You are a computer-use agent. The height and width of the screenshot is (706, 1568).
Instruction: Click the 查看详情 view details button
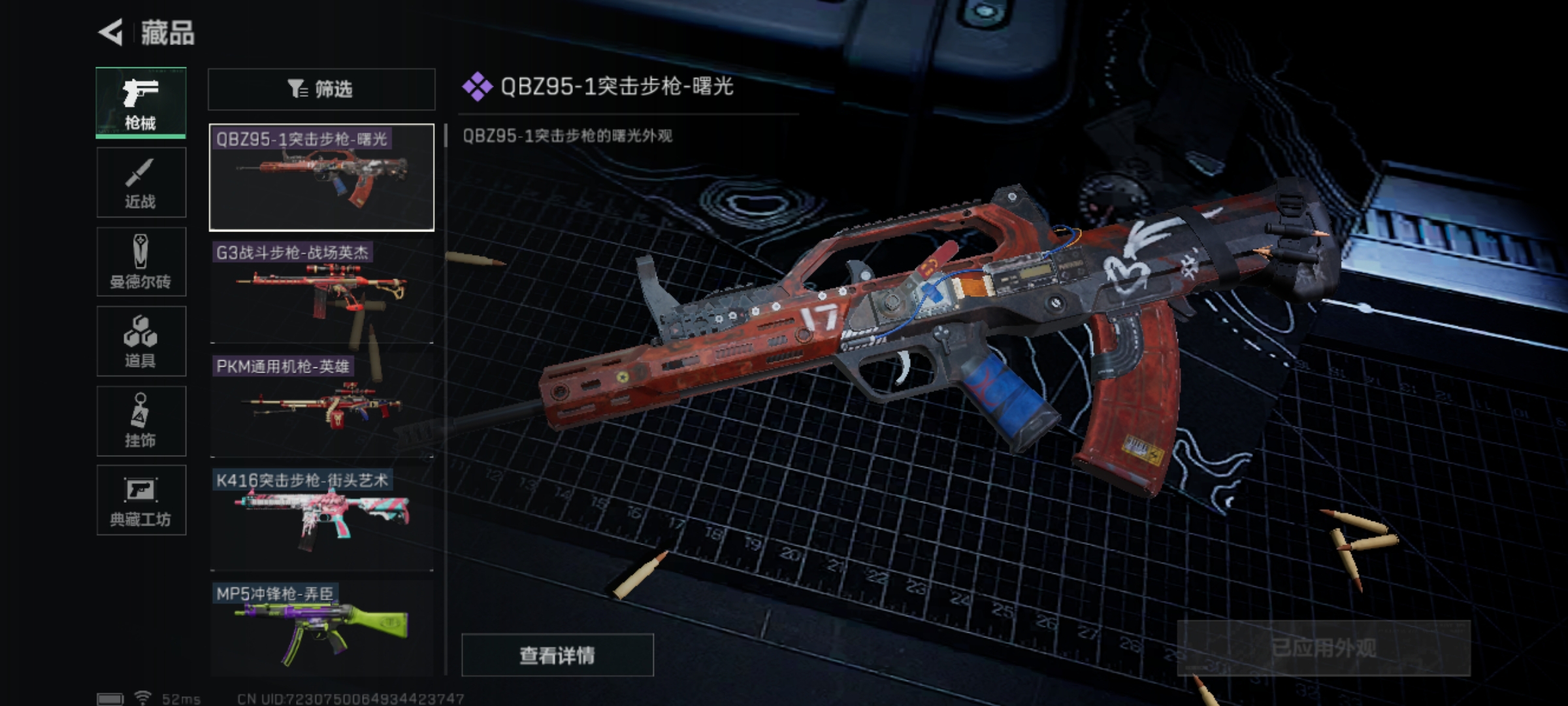click(557, 655)
